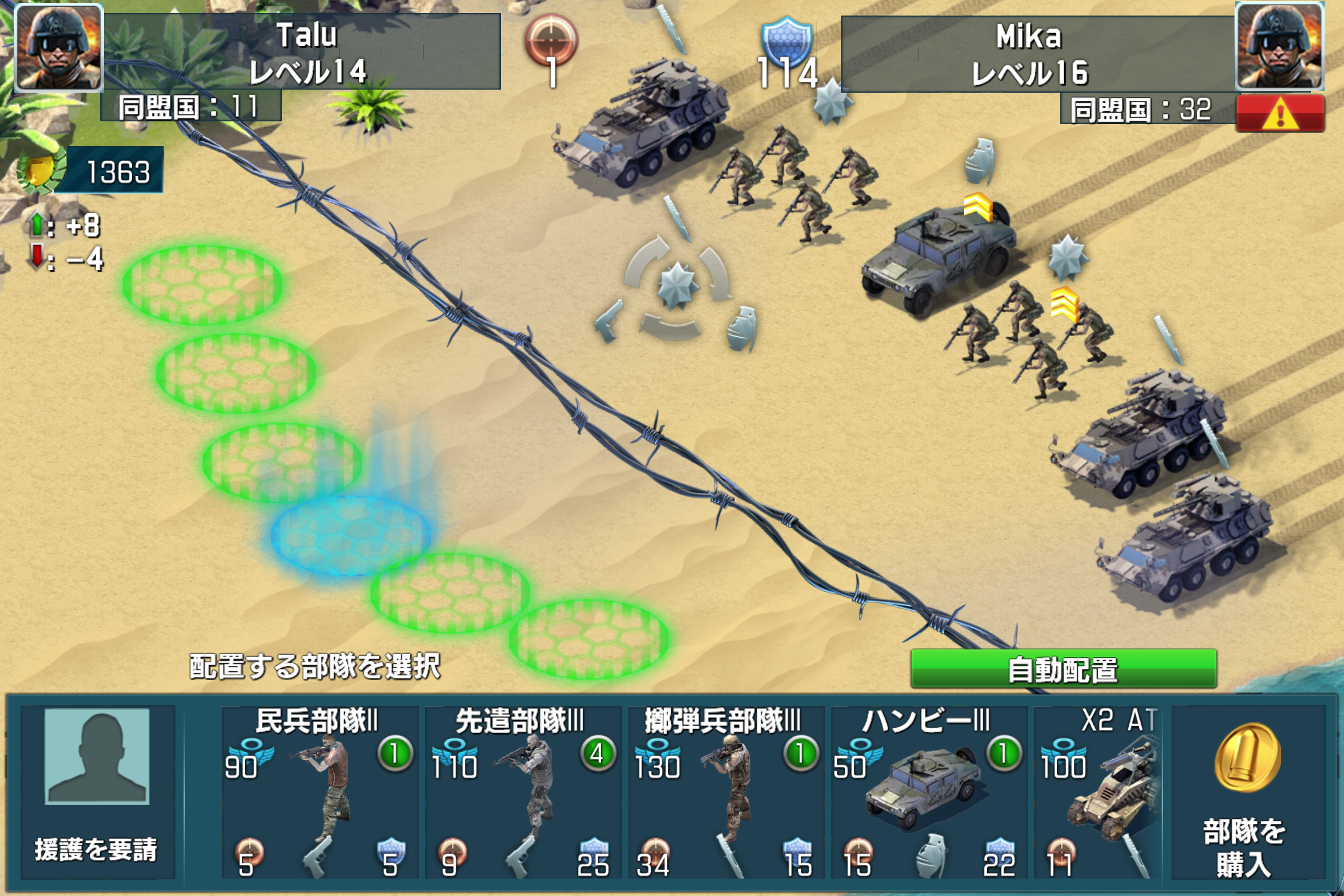Viewport: 1344px width, 896px height.
Task: Tap Talu's commander portrait
Action: 59,47
